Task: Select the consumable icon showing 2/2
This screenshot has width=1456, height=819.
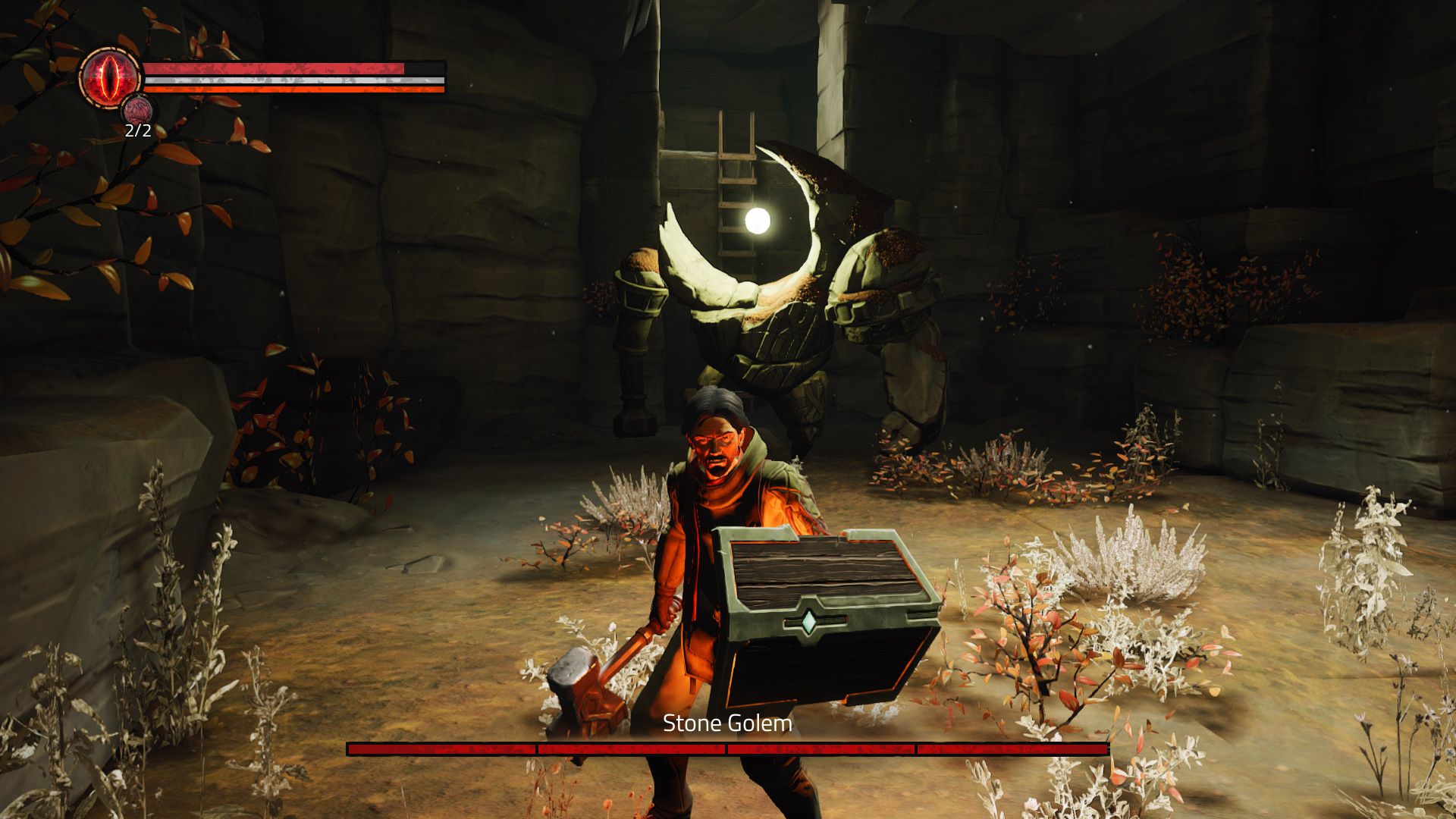Action: click(138, 111)
